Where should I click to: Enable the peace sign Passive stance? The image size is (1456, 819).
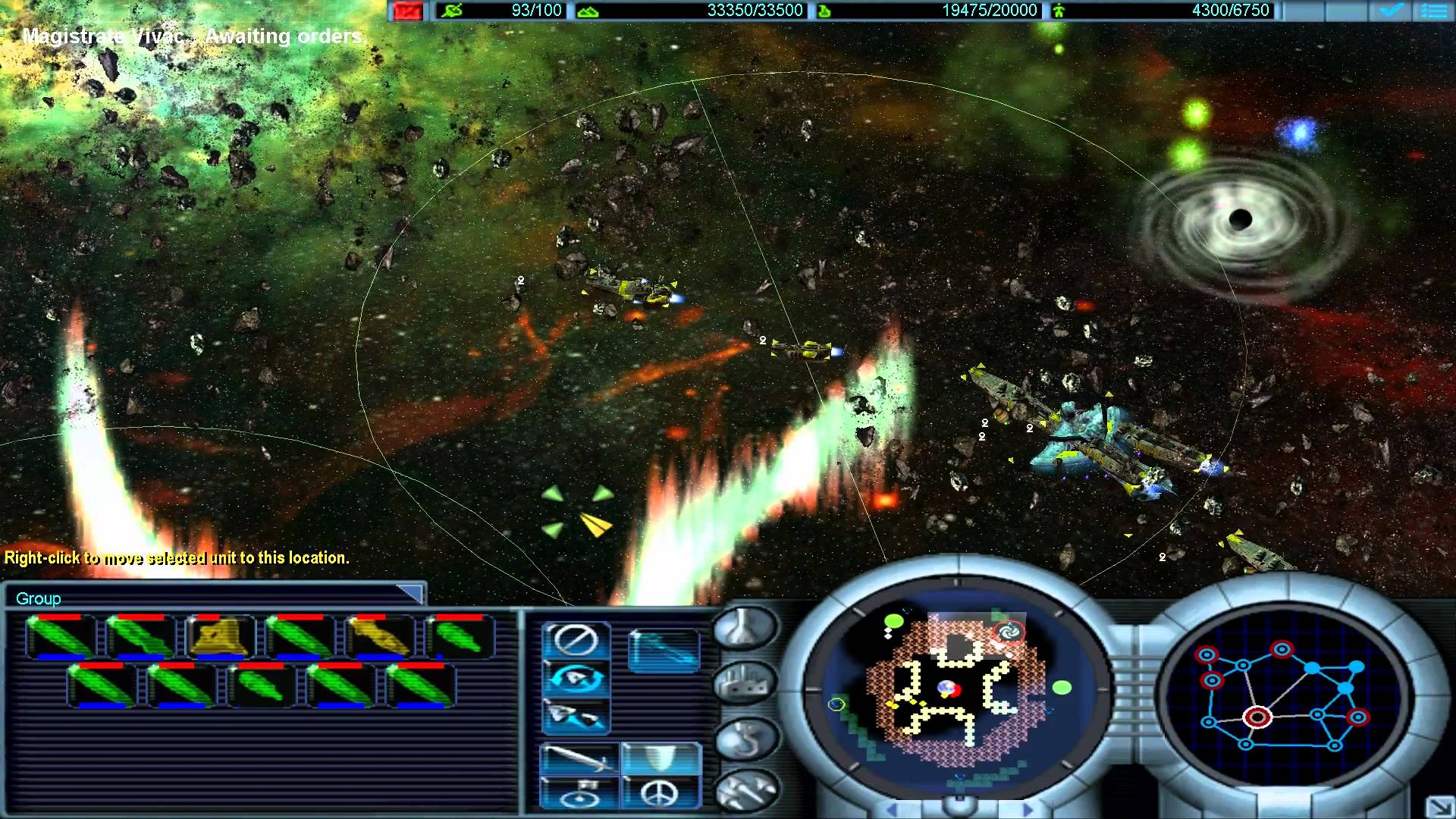[660, 793]
